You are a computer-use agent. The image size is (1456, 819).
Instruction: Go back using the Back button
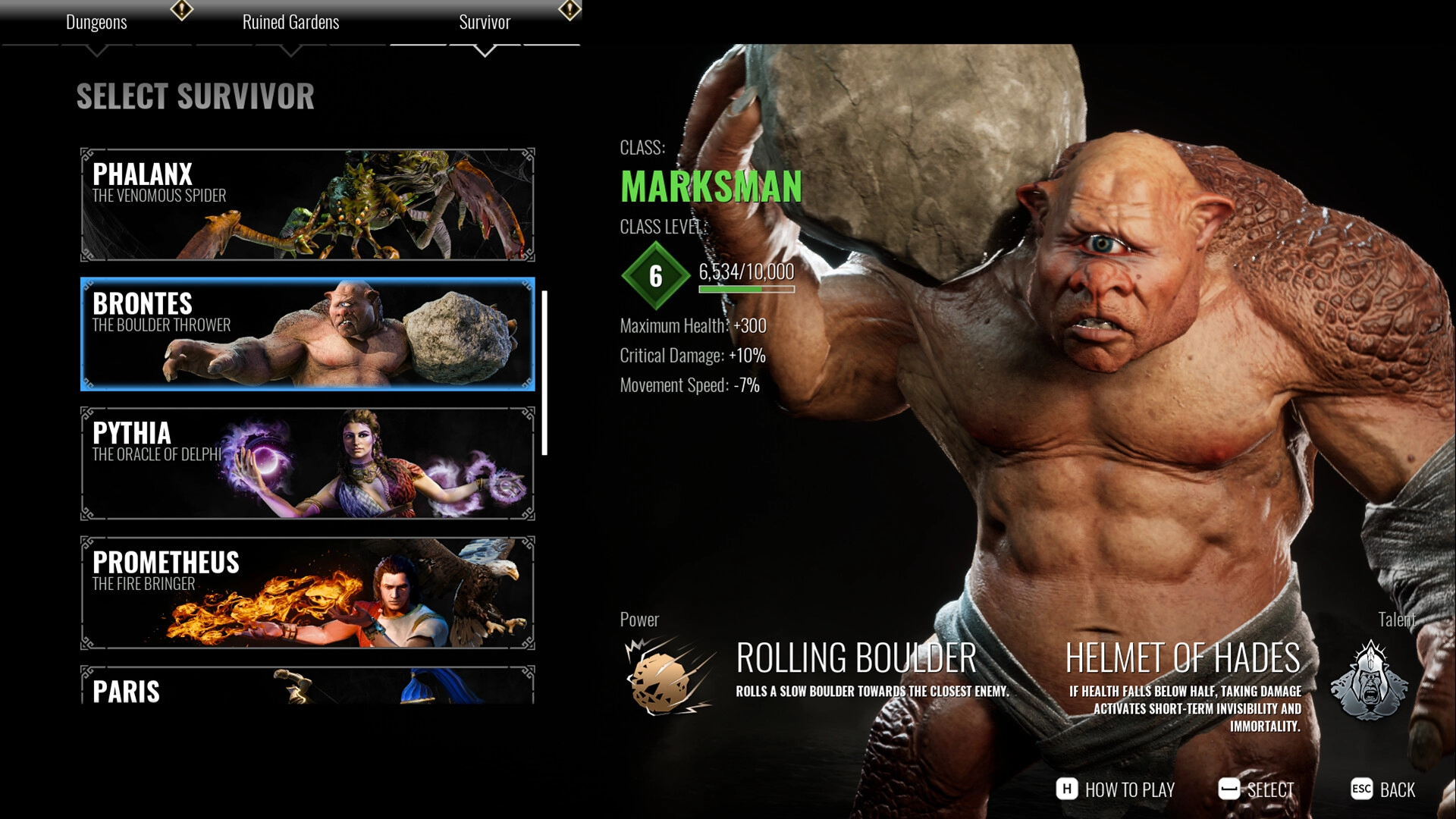(1383, 789)
